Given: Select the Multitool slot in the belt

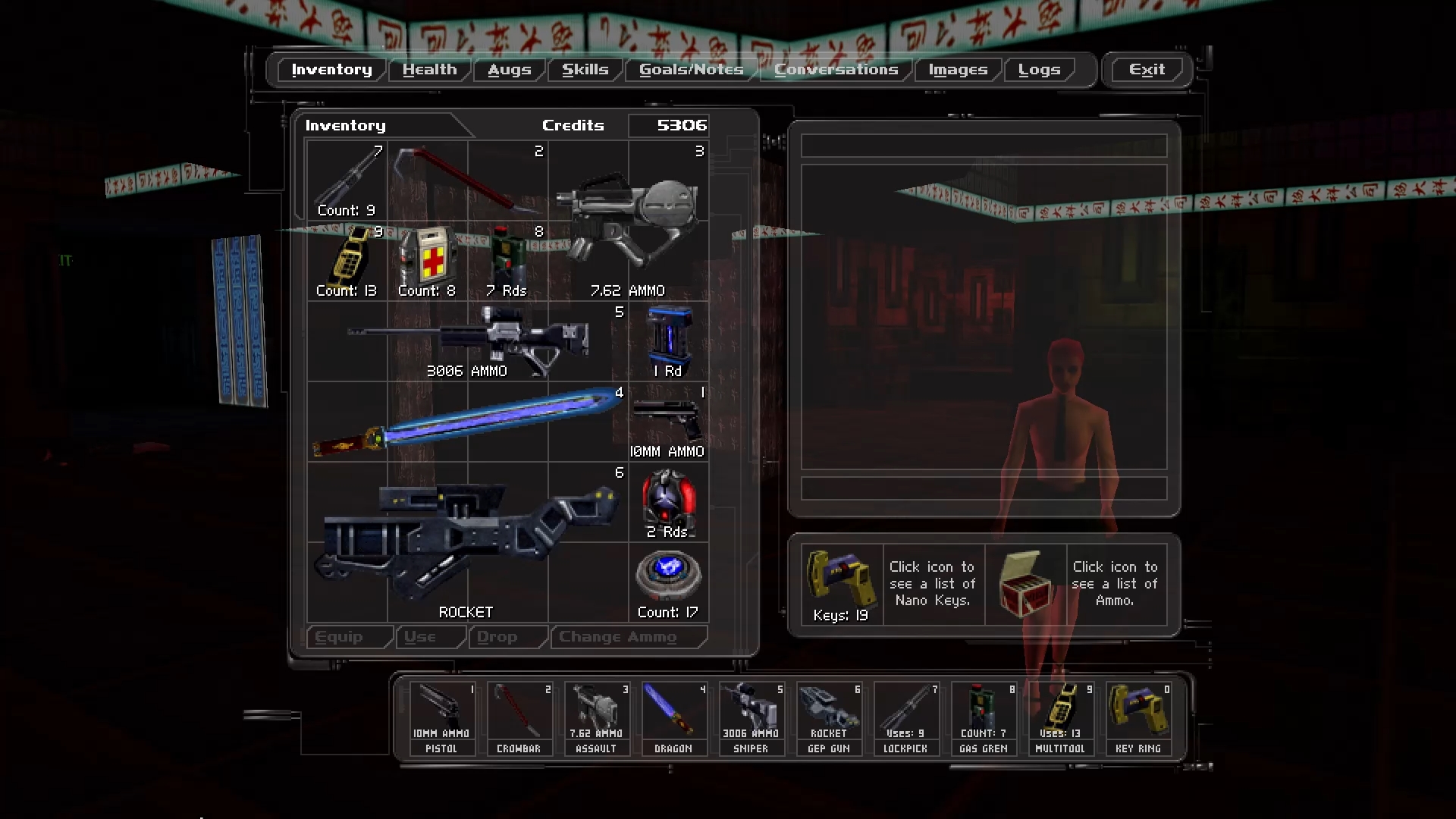Looking at the screenshot, I should pos(1060,718).
